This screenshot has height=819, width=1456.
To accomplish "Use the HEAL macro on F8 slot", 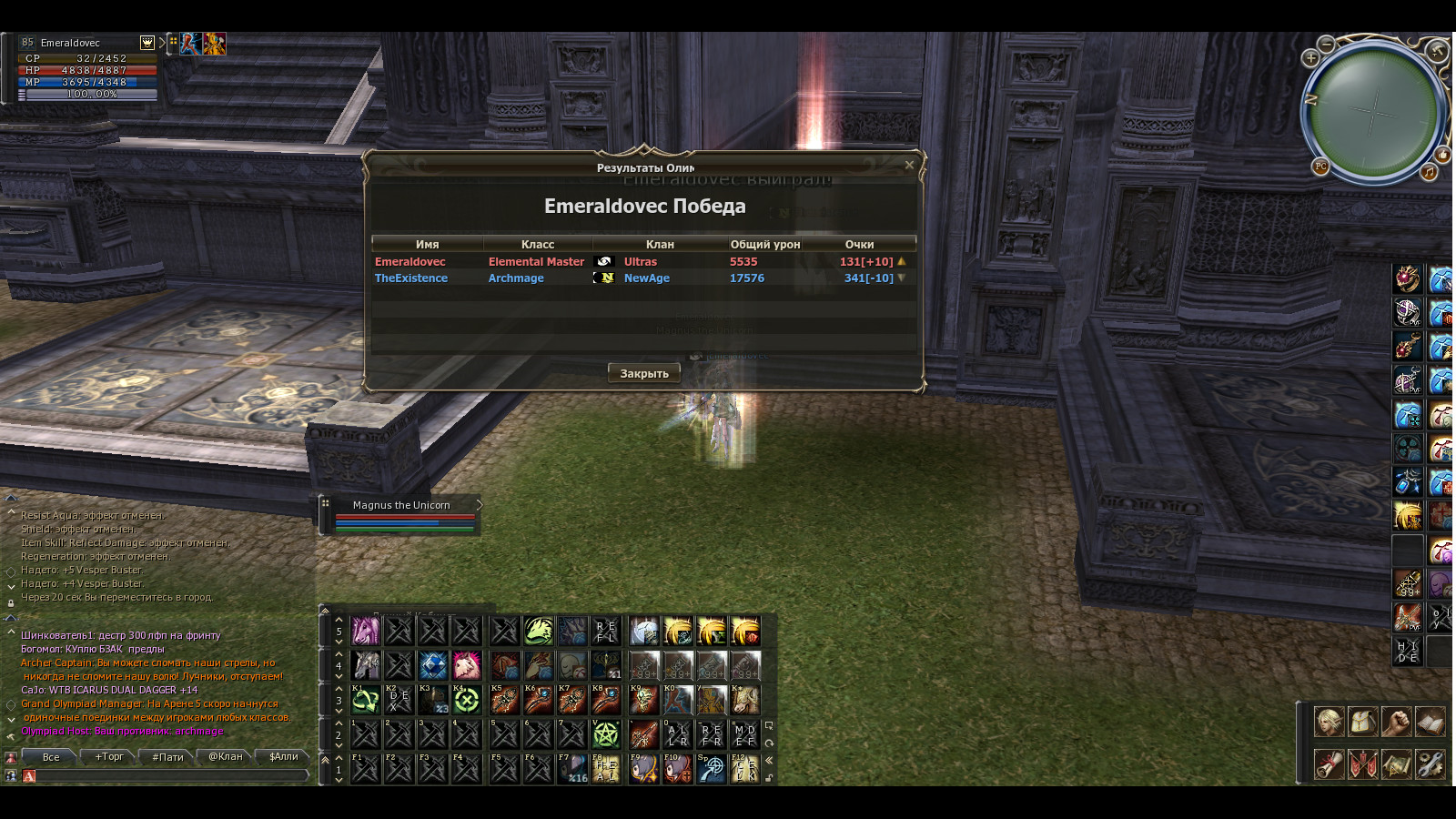I will pyautogui.click(x=606, y=769).
